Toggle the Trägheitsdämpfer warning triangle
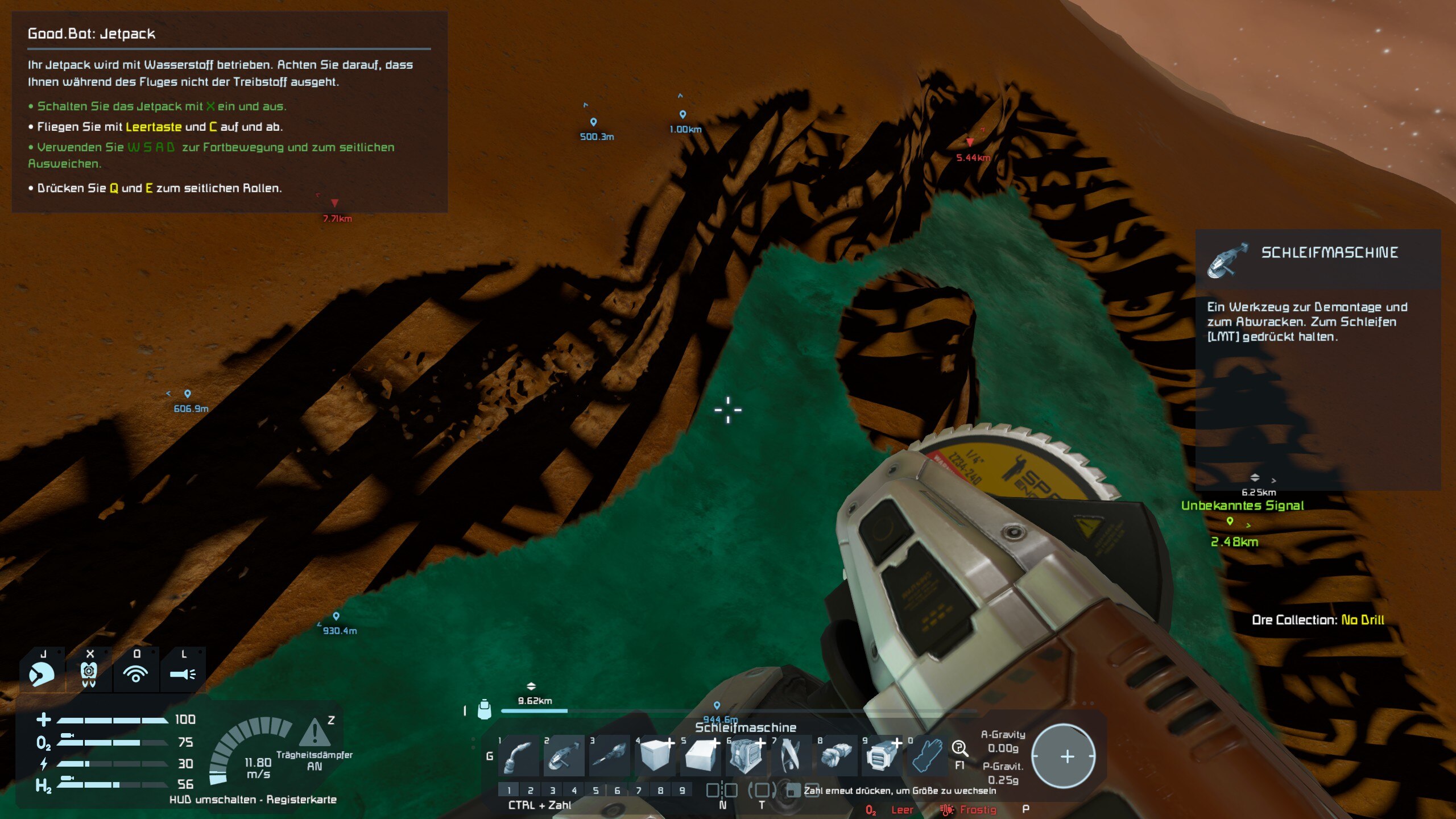The width and height of the screenshot is (1456, 819). pos(314,733)
